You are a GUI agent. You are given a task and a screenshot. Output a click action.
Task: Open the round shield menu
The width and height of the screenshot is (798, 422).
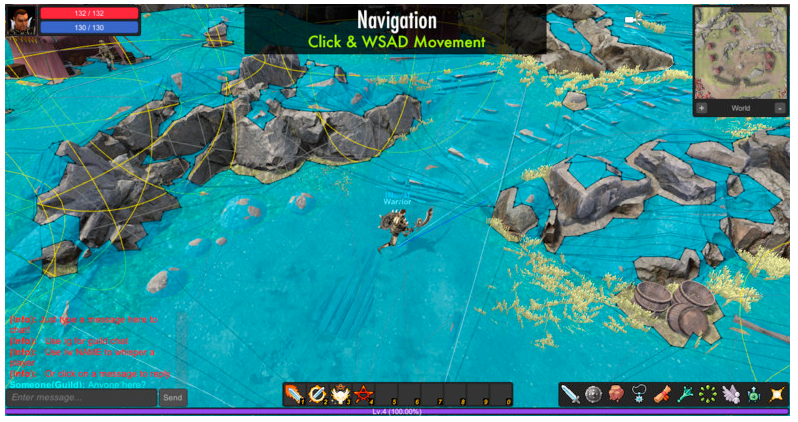coord(593,394)
